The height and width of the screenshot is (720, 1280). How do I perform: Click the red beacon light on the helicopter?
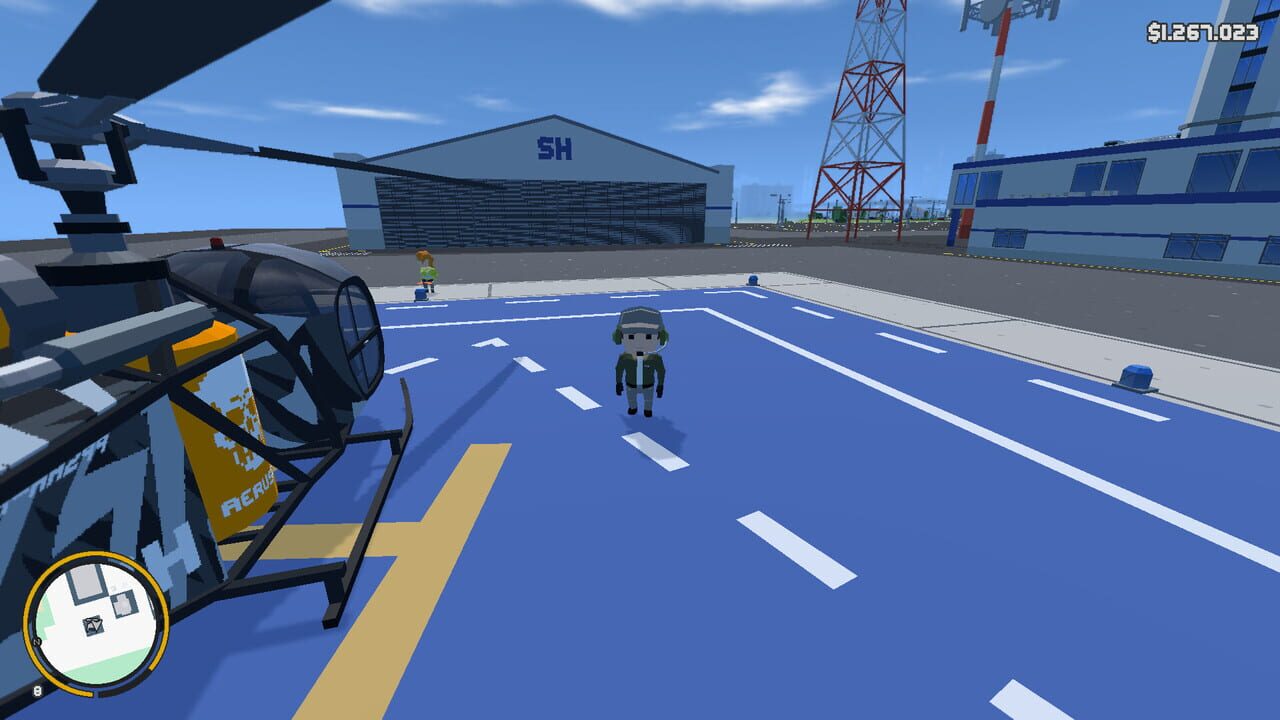(218, 244)
